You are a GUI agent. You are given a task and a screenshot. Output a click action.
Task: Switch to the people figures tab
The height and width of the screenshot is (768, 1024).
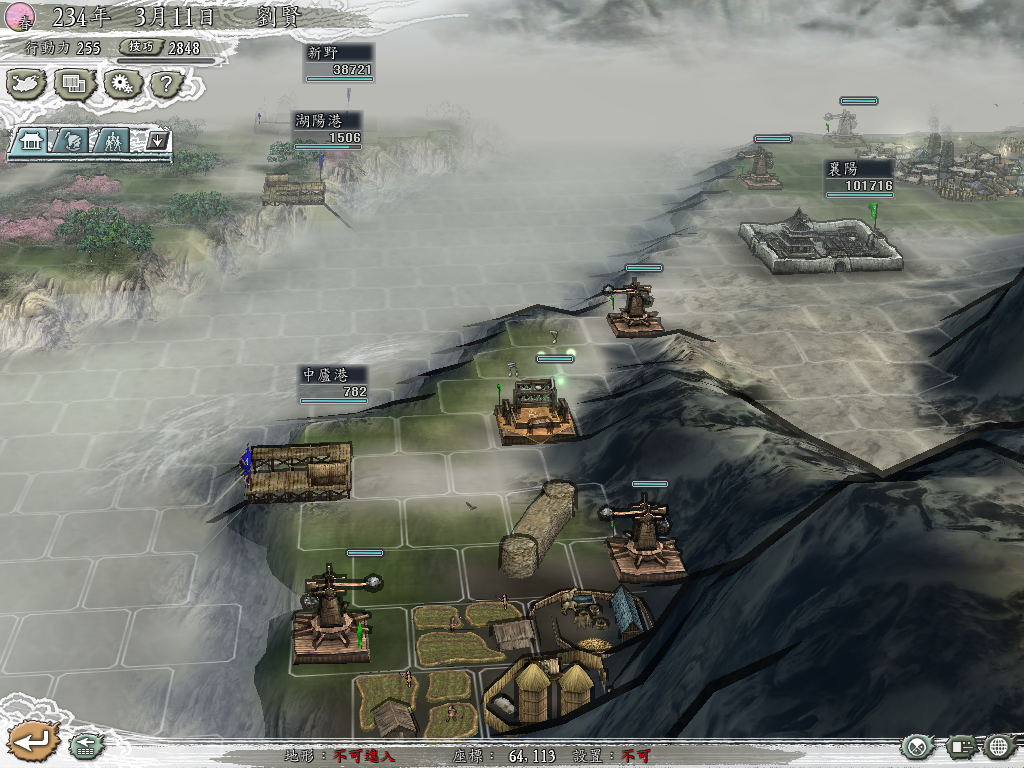113,141
